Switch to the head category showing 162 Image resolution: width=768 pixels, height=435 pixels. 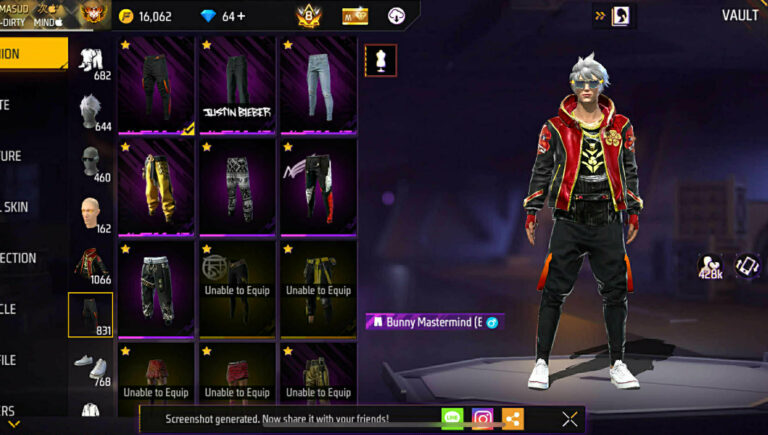92,213
